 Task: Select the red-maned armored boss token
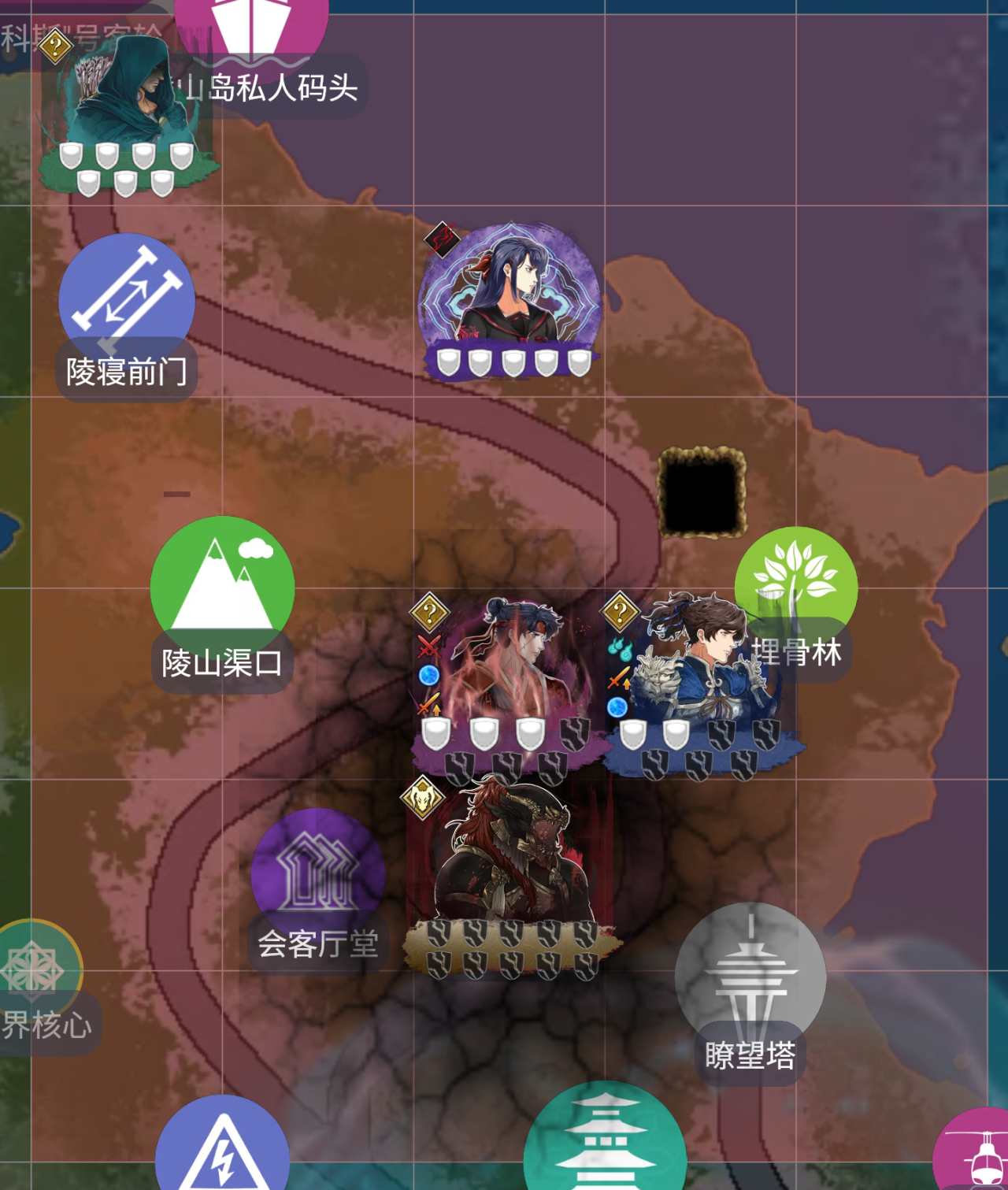(510, 858)
